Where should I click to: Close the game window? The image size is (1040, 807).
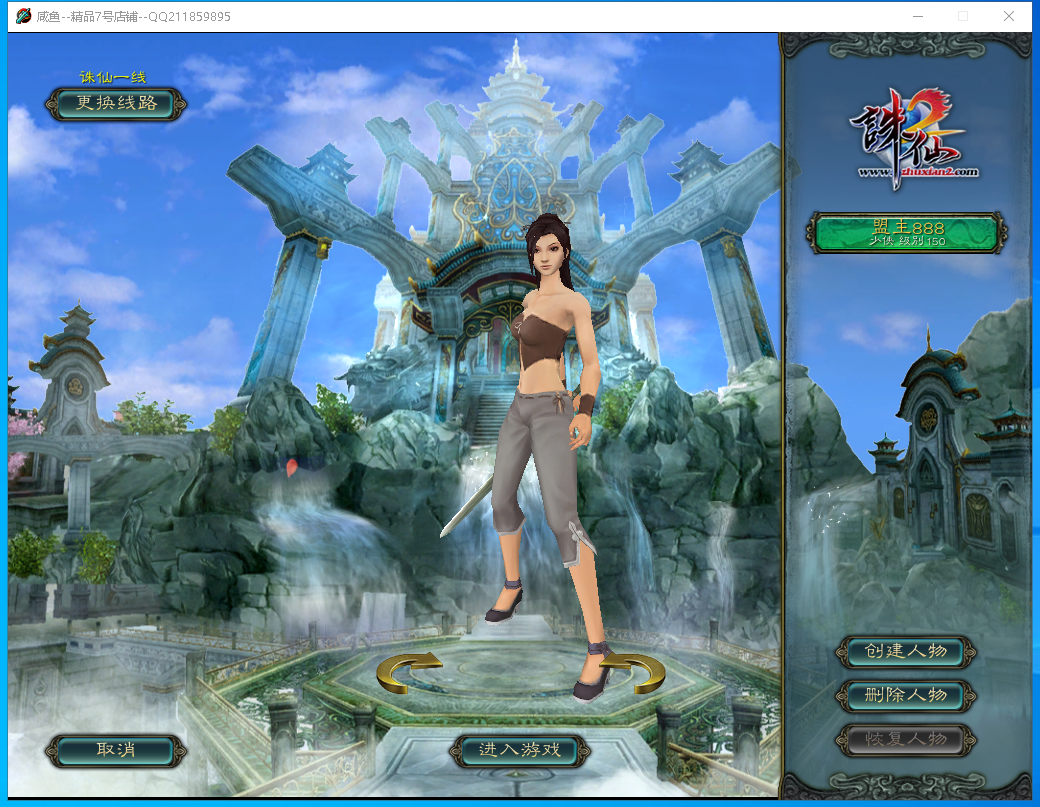1010,16
